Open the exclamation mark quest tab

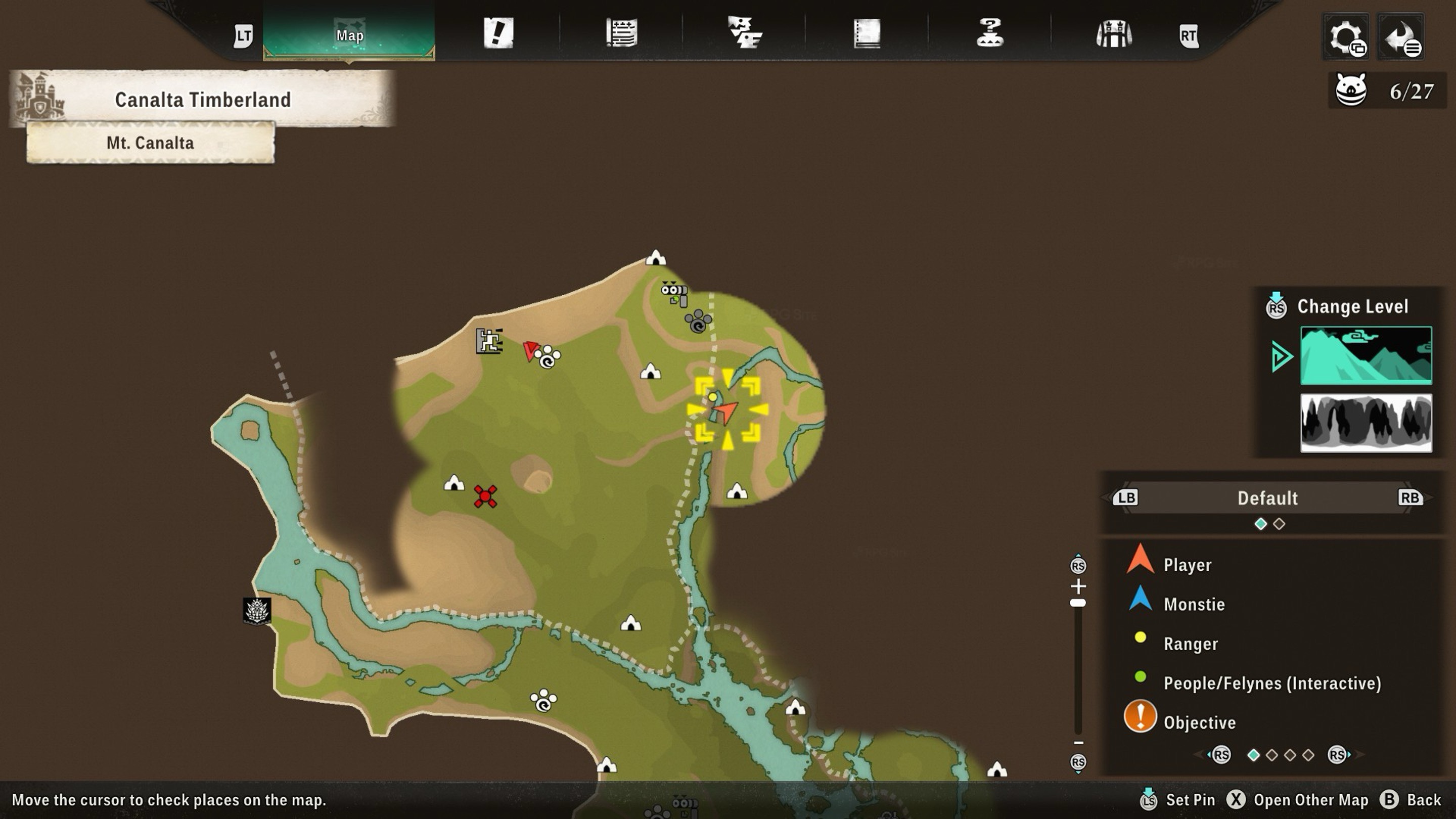coord(498,33)
